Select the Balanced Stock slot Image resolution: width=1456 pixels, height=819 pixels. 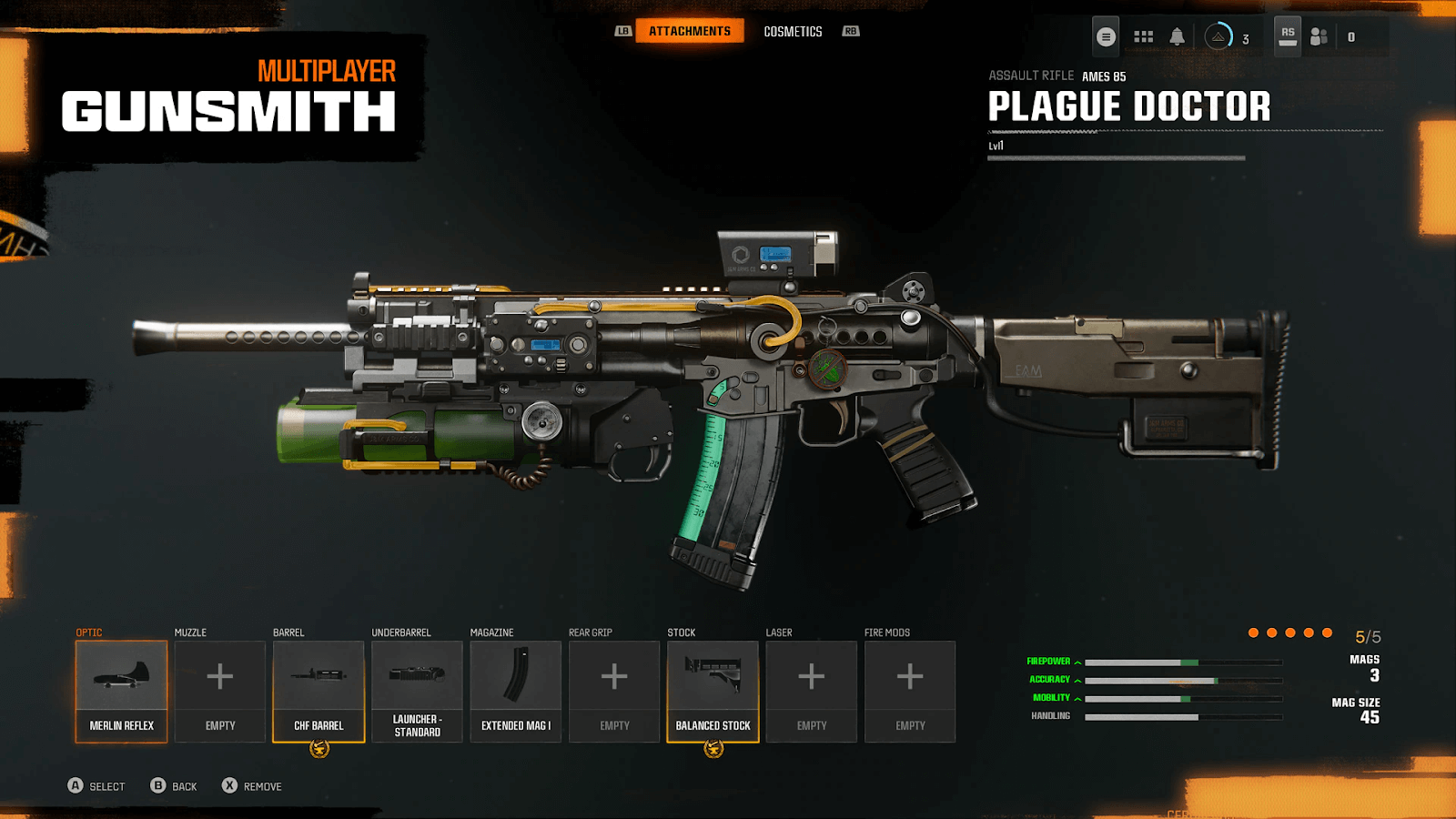[713, 691]
